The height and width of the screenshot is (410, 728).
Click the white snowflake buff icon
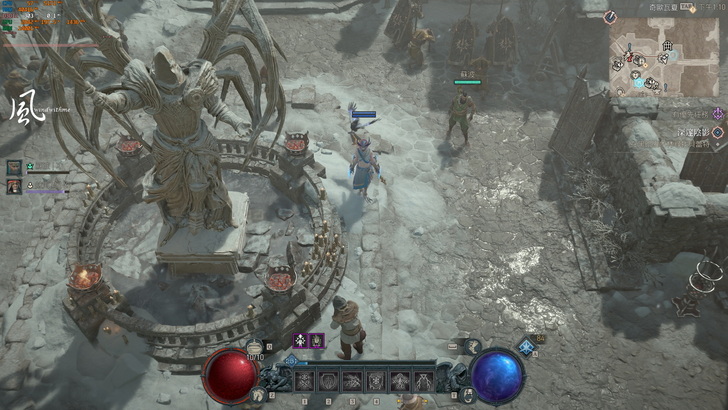[299, 341]
